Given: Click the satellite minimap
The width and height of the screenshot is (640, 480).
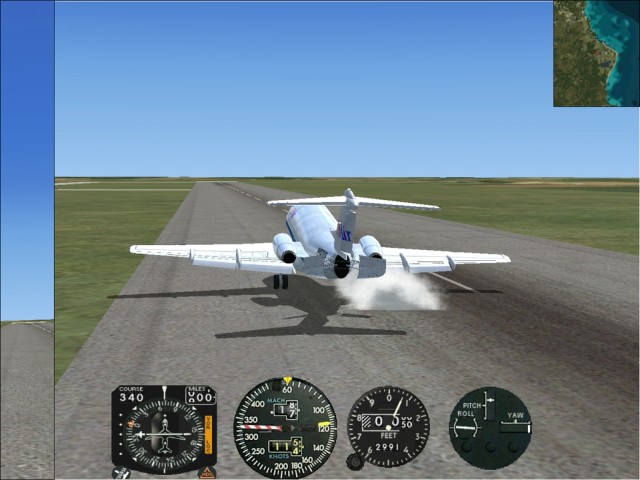Looking at the screenshot, I should 596,53.
